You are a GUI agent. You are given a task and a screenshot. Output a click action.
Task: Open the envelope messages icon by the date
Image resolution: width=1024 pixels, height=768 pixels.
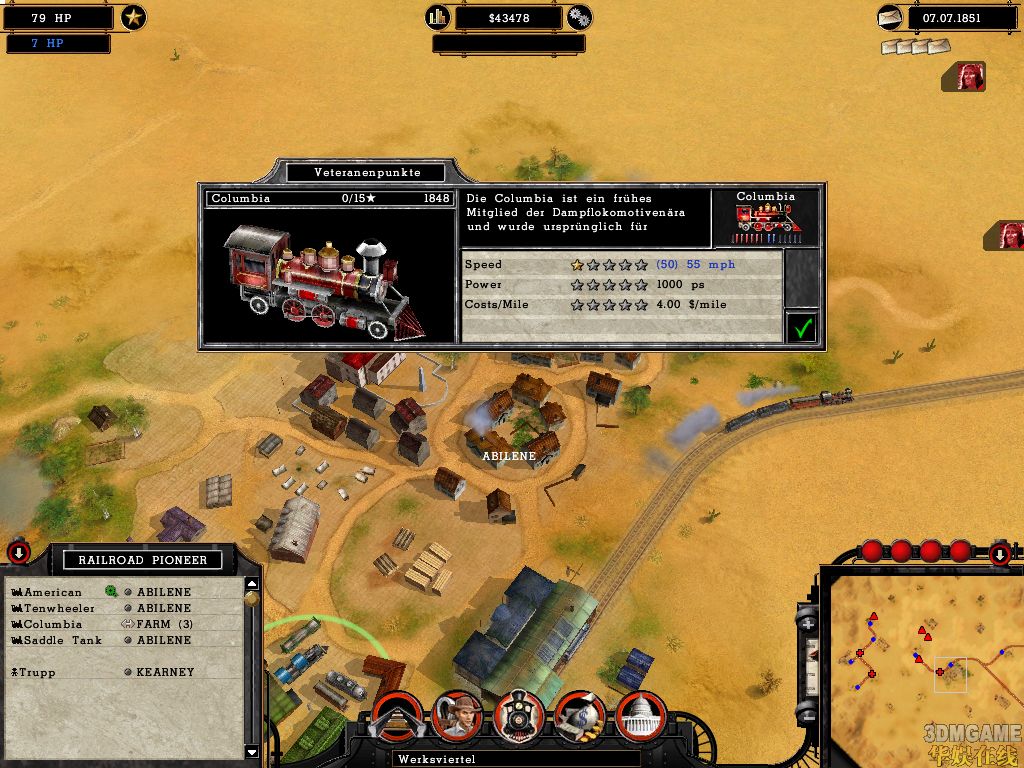pyautogui.click(x=889, y=17)
